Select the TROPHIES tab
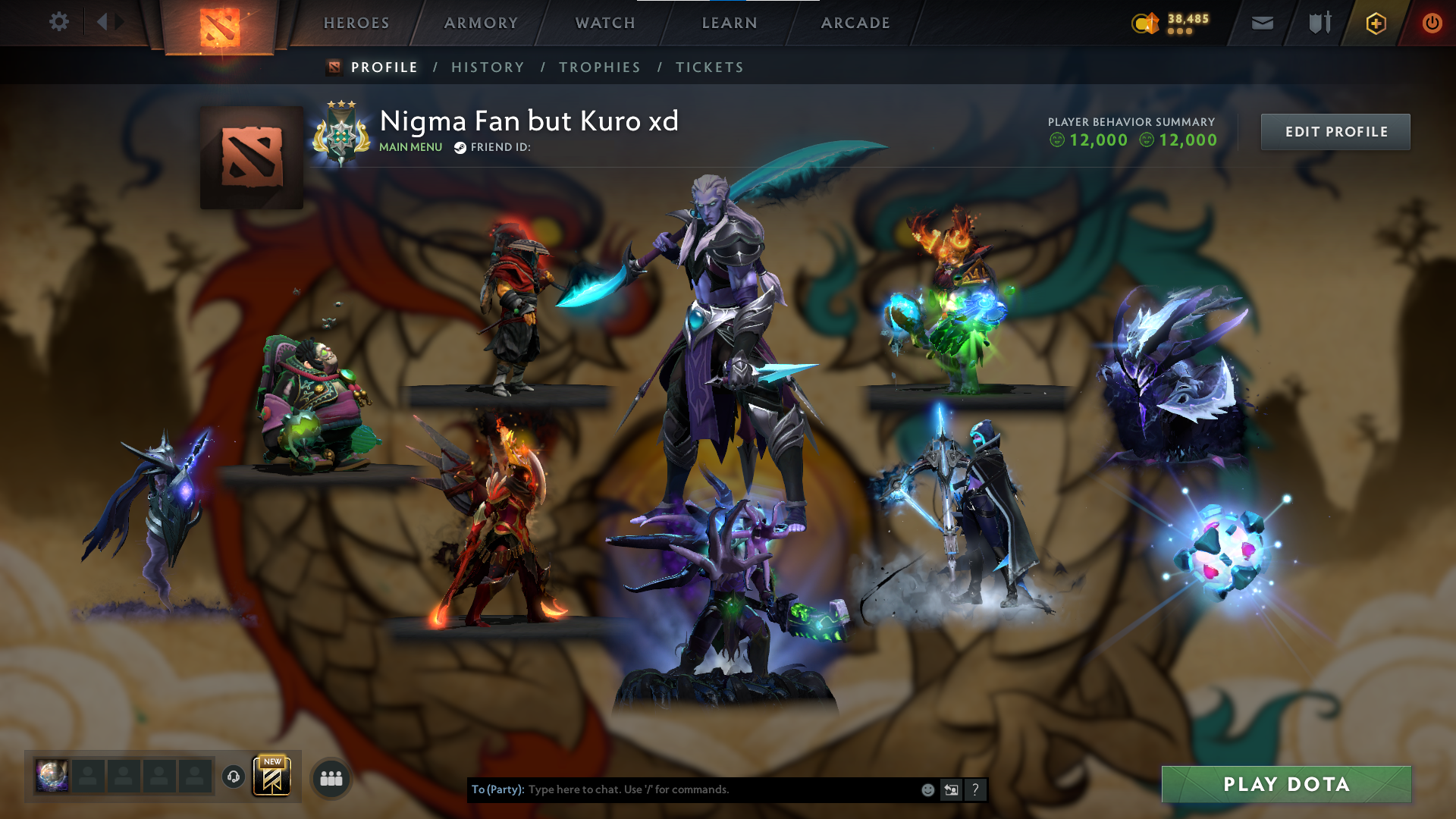Viewport: 1456px width, 819px height. 600,67
